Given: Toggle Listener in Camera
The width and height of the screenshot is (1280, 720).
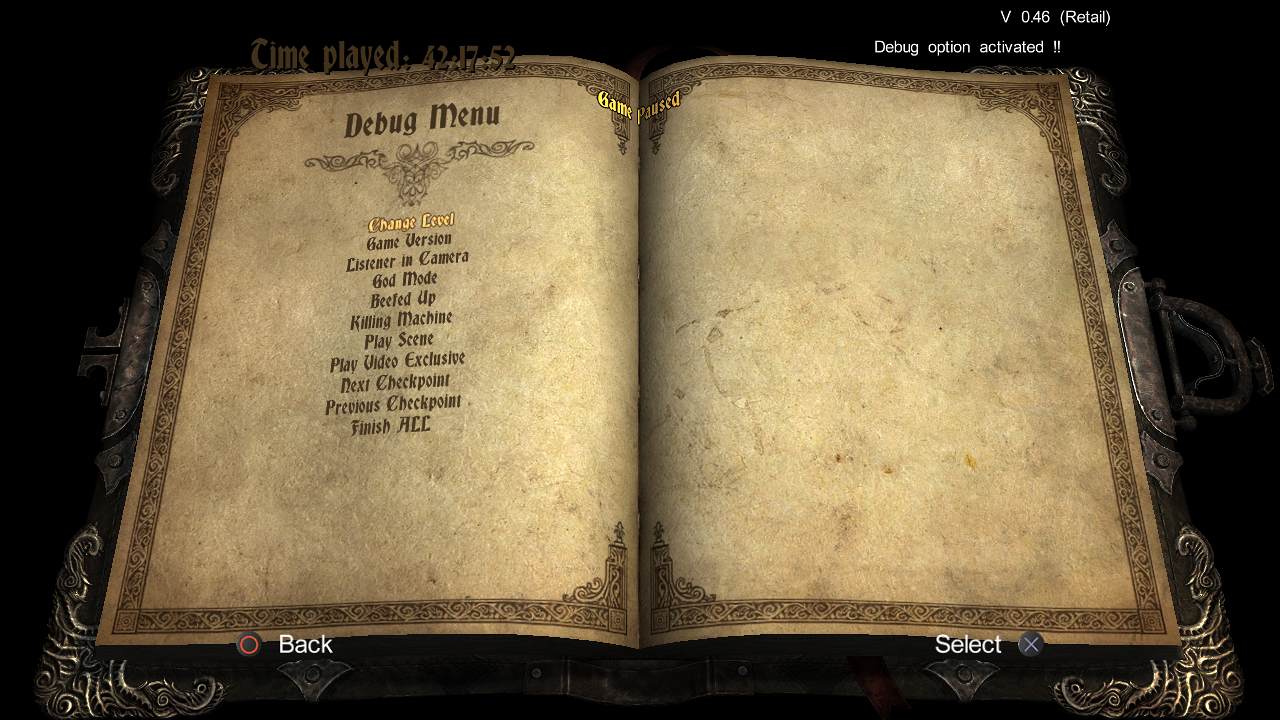Looking at the screenshot, I should 407,261.
